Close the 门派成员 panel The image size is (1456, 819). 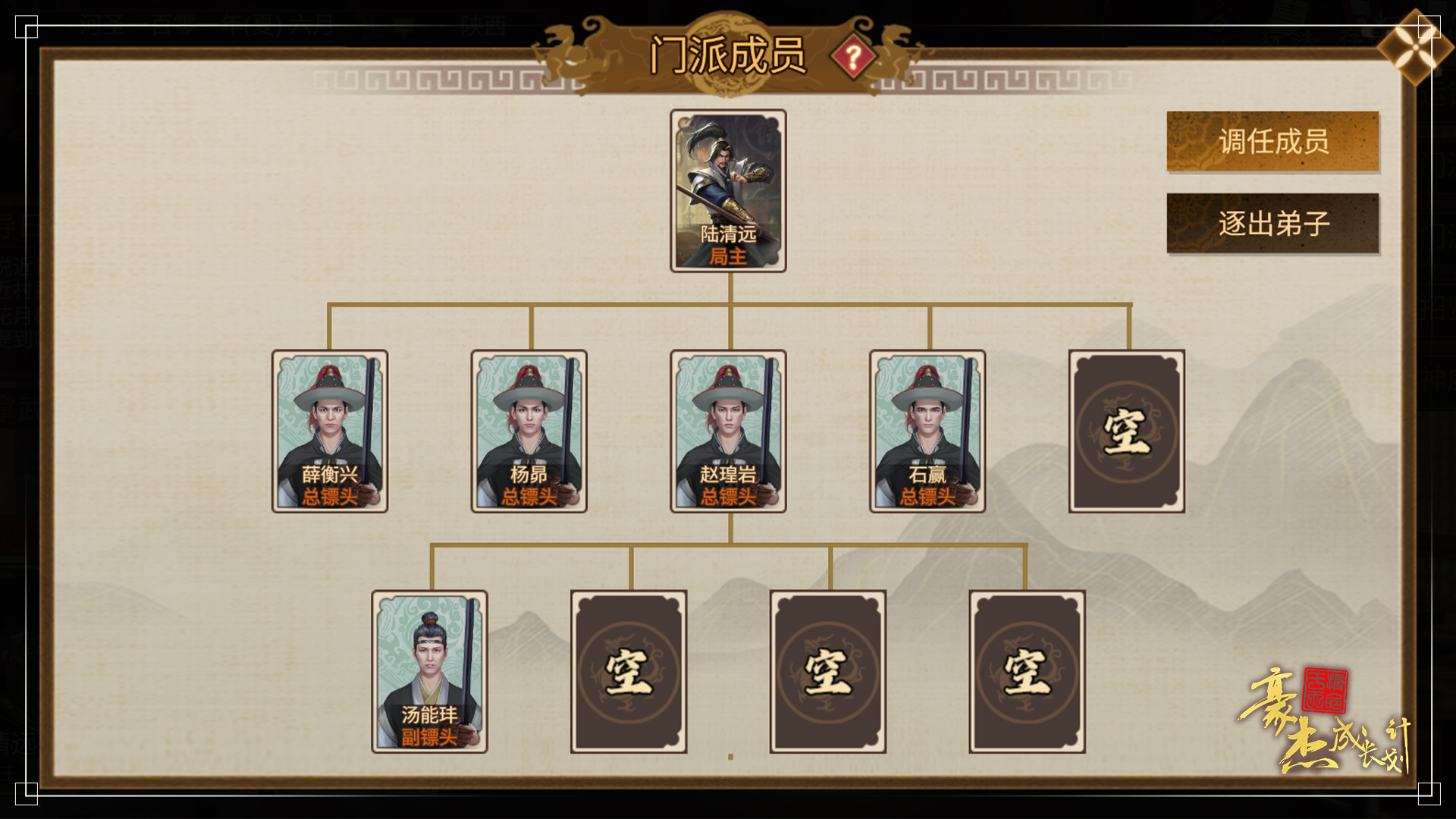(x=1414, y=47)
